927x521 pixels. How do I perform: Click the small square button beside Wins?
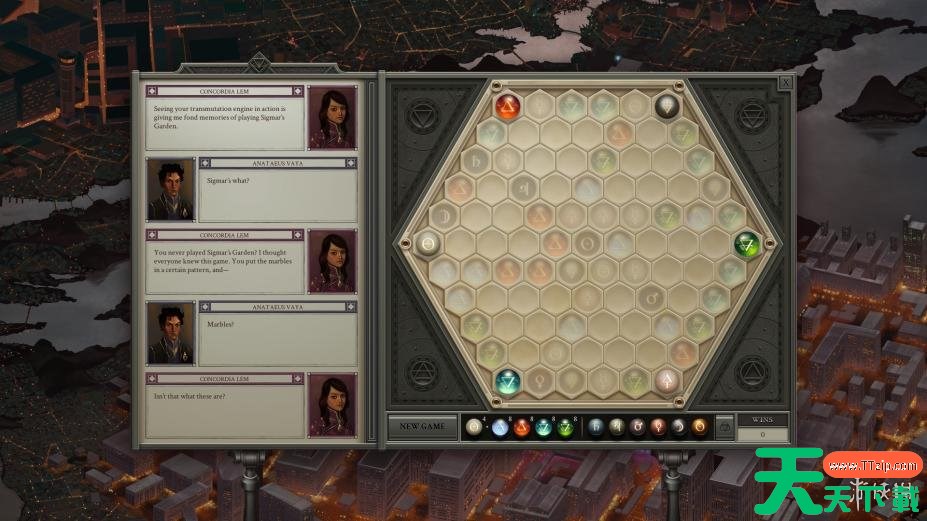click(x=725, y=427)
